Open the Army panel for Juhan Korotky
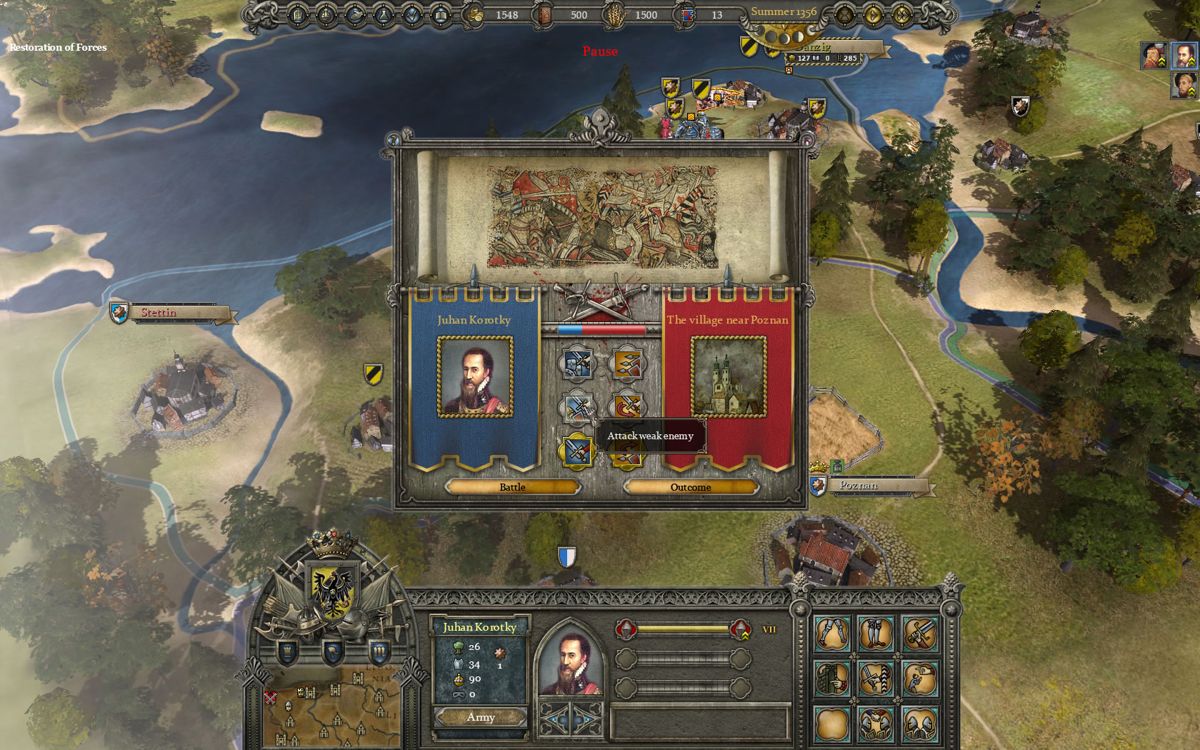The width and height of the screenshot is (1200, 750). [480, 717]
